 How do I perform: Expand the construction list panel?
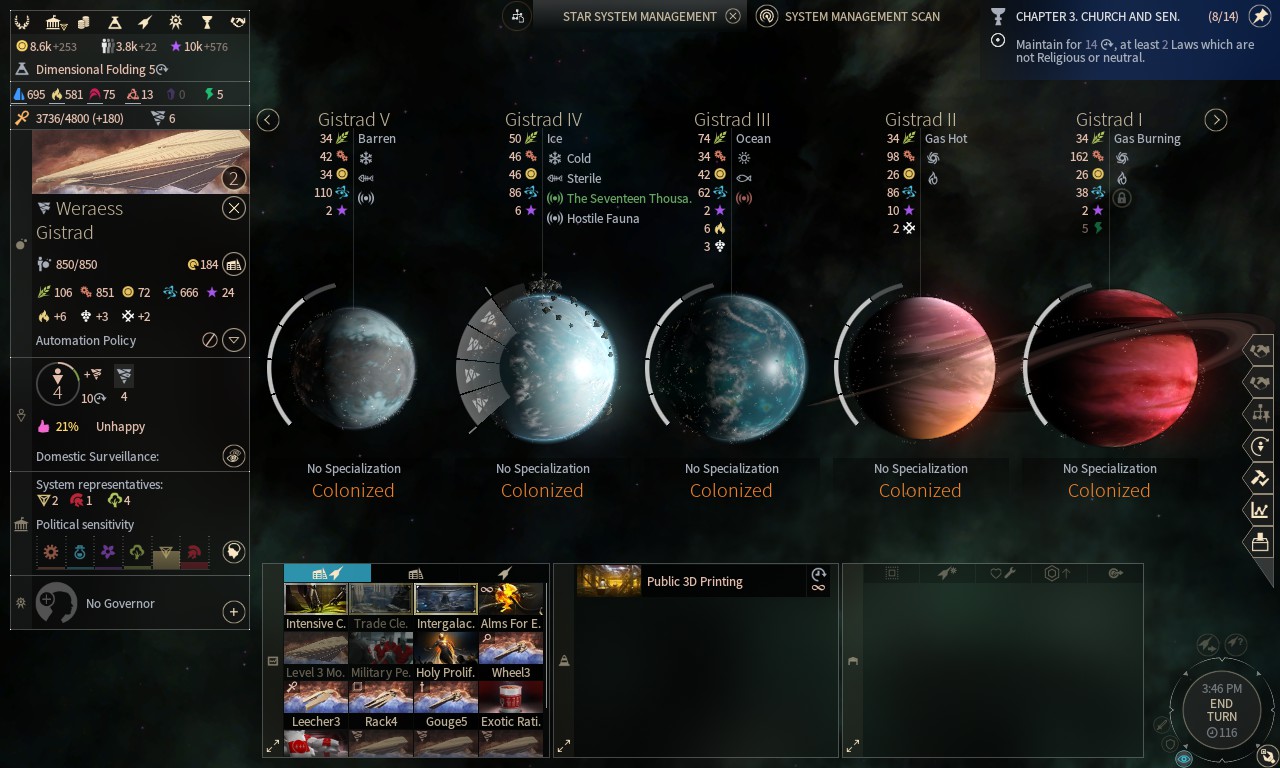click(x=273, y=746)
